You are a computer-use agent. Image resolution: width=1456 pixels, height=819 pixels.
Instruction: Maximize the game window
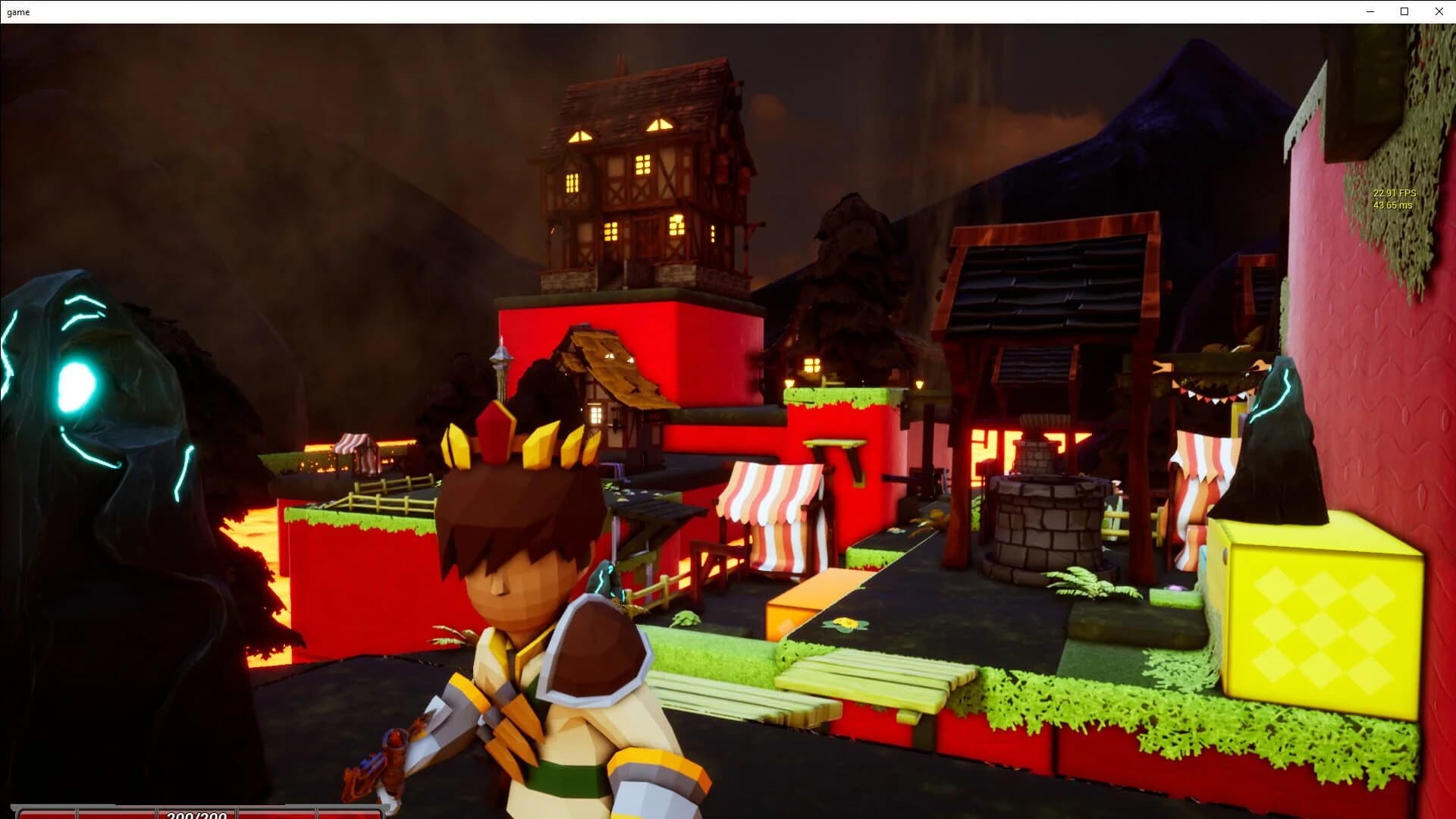point(1404,11)
